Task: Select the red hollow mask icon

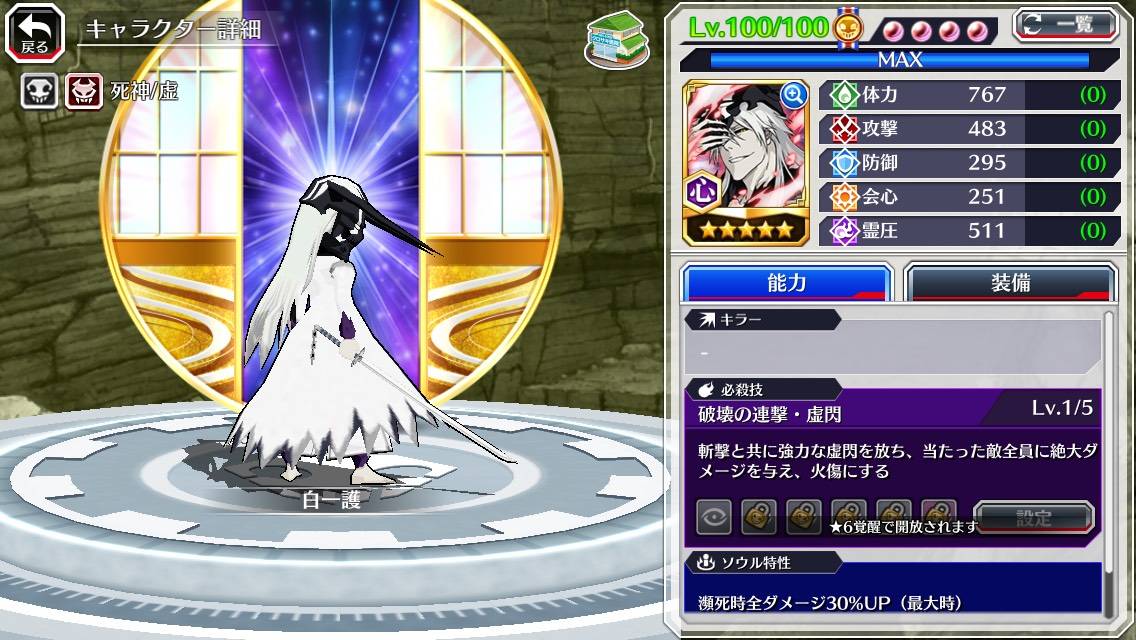Action: point(84,92)
